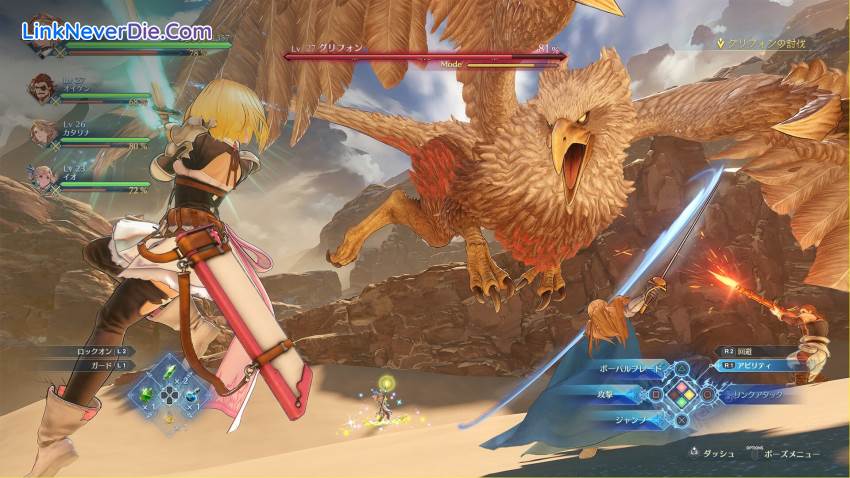Select Katalina's party portrait
Image resolution: width=850 pixels, height=478 pixels.
pos(41,131)
